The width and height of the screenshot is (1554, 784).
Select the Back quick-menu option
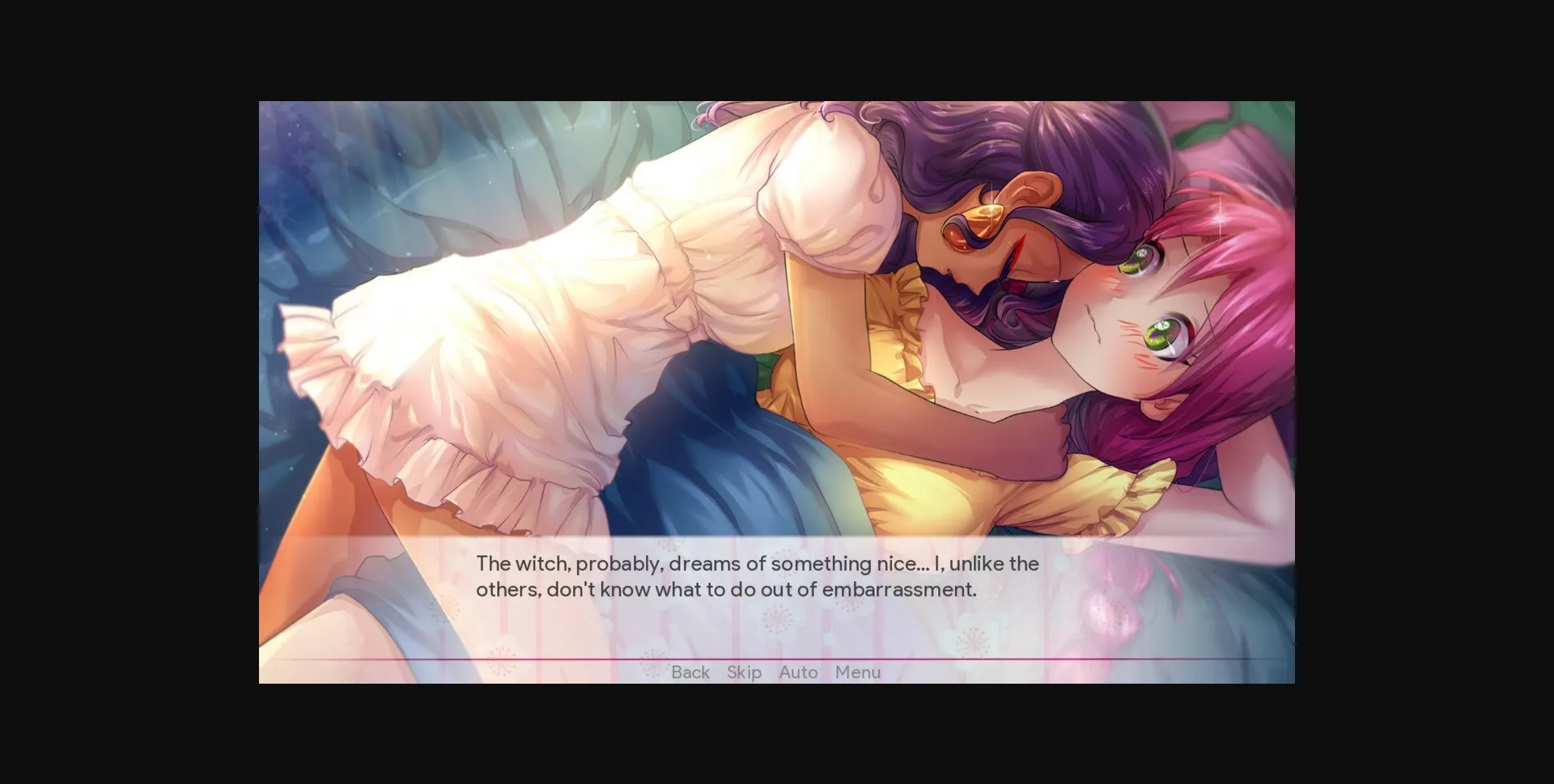pos(689,672)
